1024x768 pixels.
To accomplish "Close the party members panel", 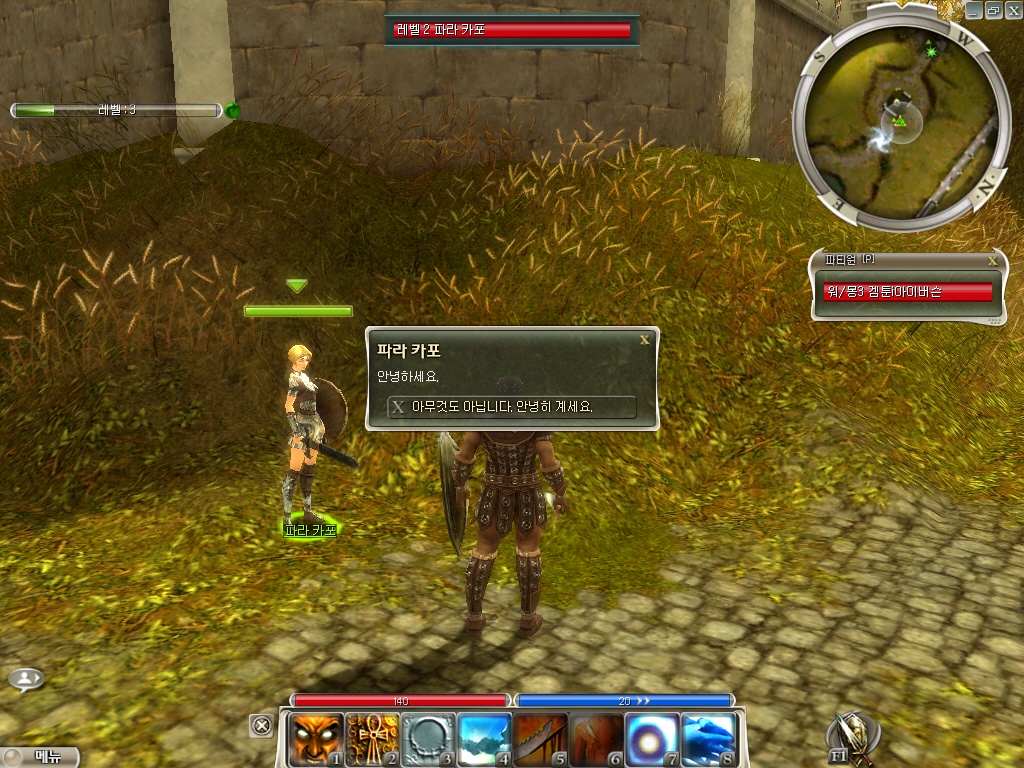I will tap(992, 260).
